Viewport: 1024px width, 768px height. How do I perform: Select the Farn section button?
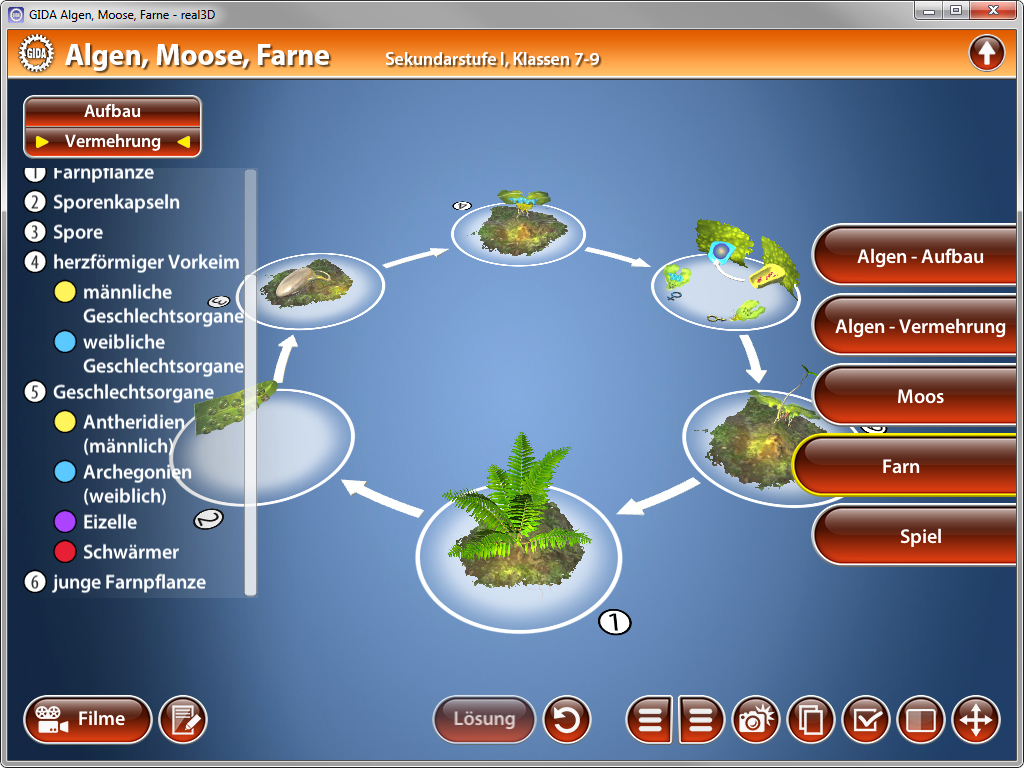click(905, 467)
